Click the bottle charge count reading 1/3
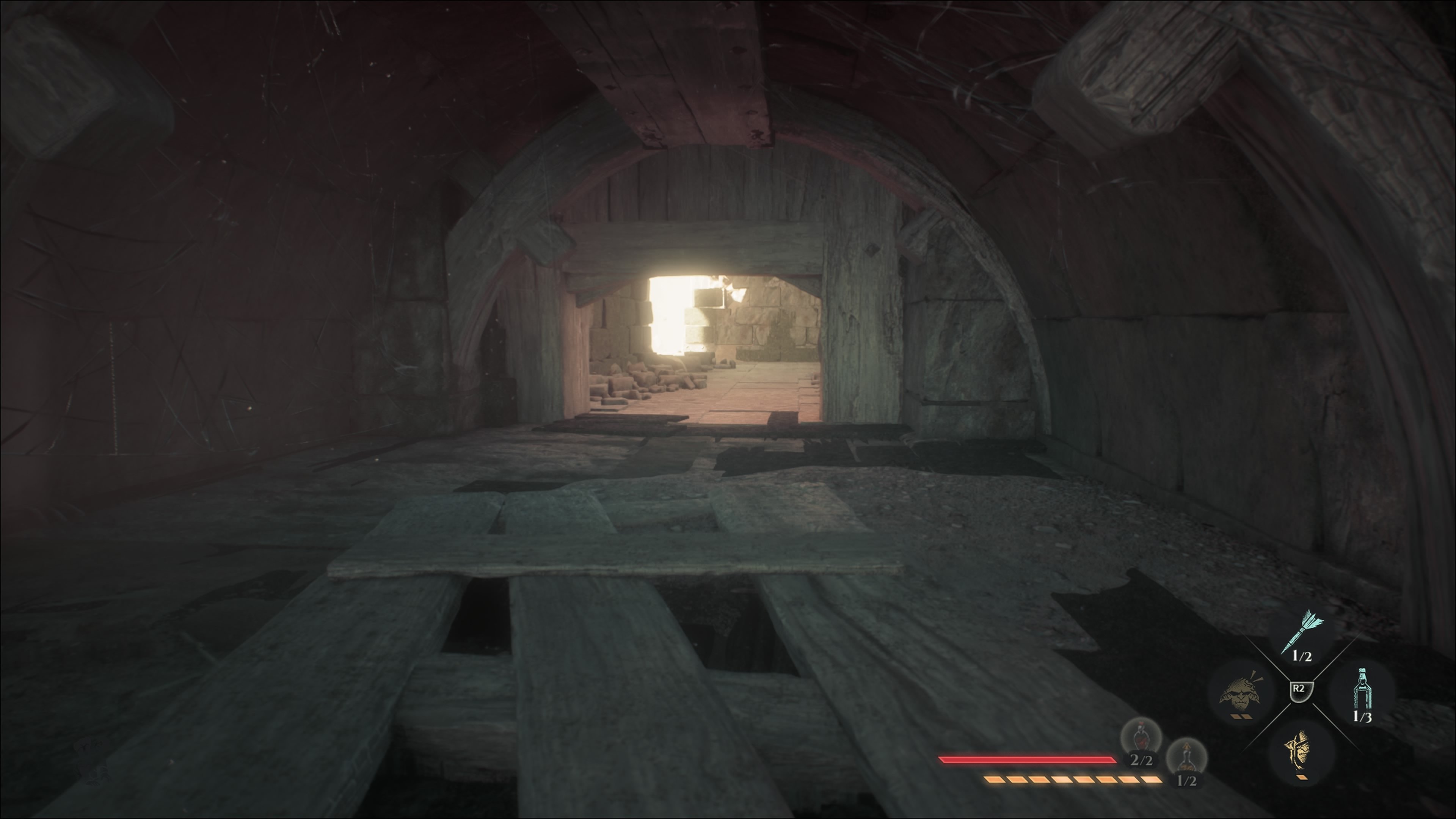This screenshot has height=819, width=1456. (x=1362, y=717)
